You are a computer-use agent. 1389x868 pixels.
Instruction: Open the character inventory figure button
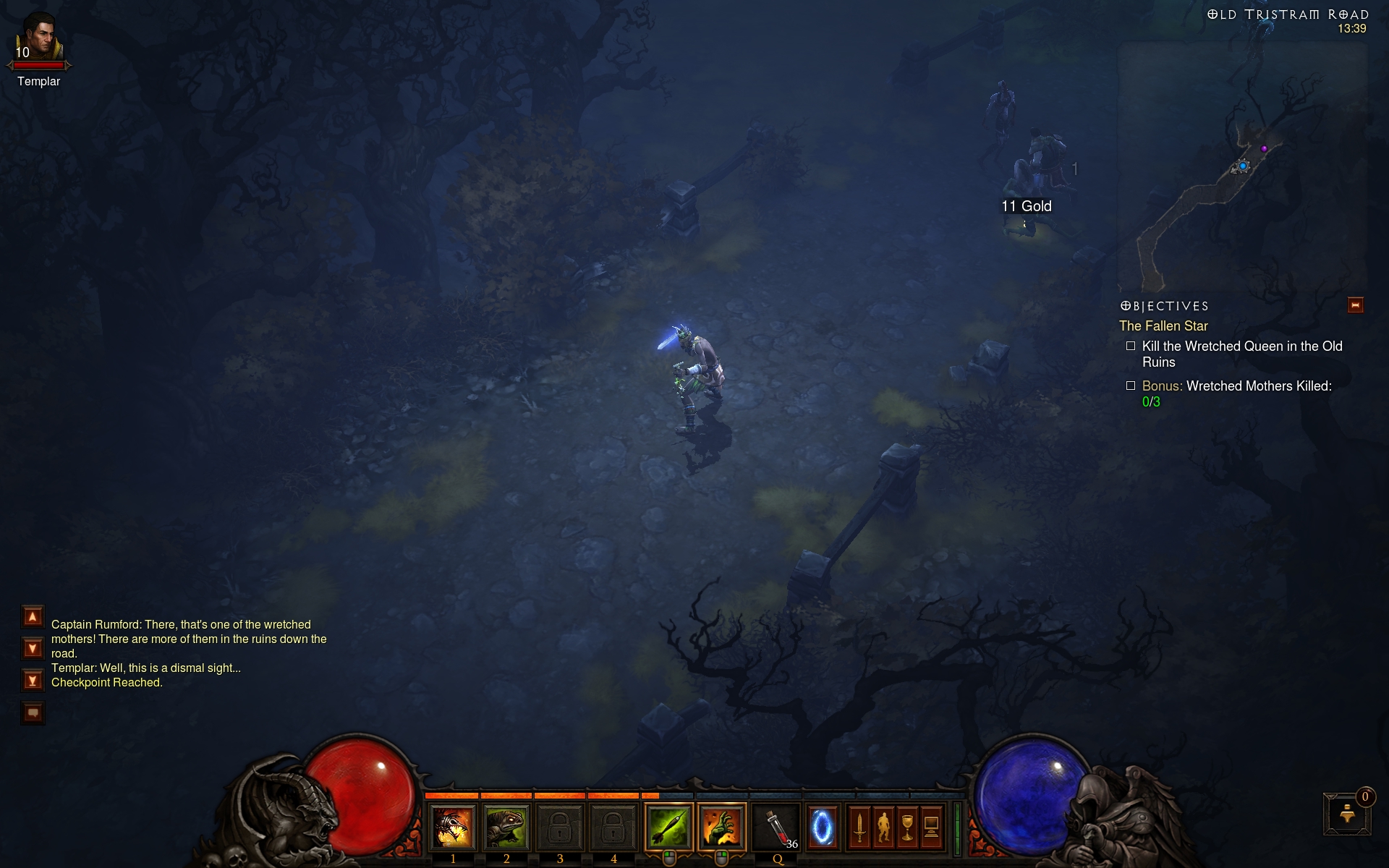click(x=883, y=826)
